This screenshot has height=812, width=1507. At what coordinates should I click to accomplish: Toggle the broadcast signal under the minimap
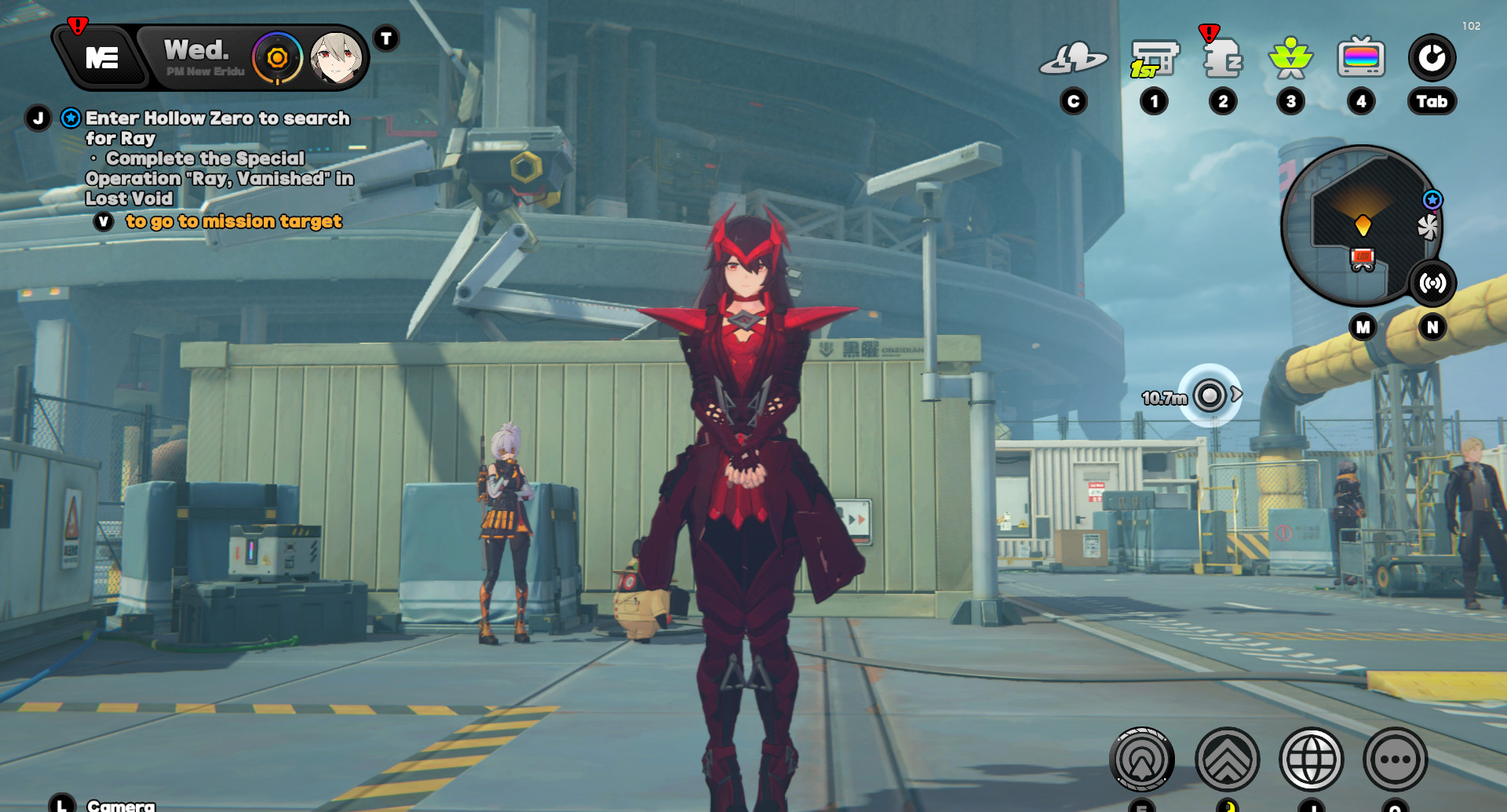click(1434, 284)
